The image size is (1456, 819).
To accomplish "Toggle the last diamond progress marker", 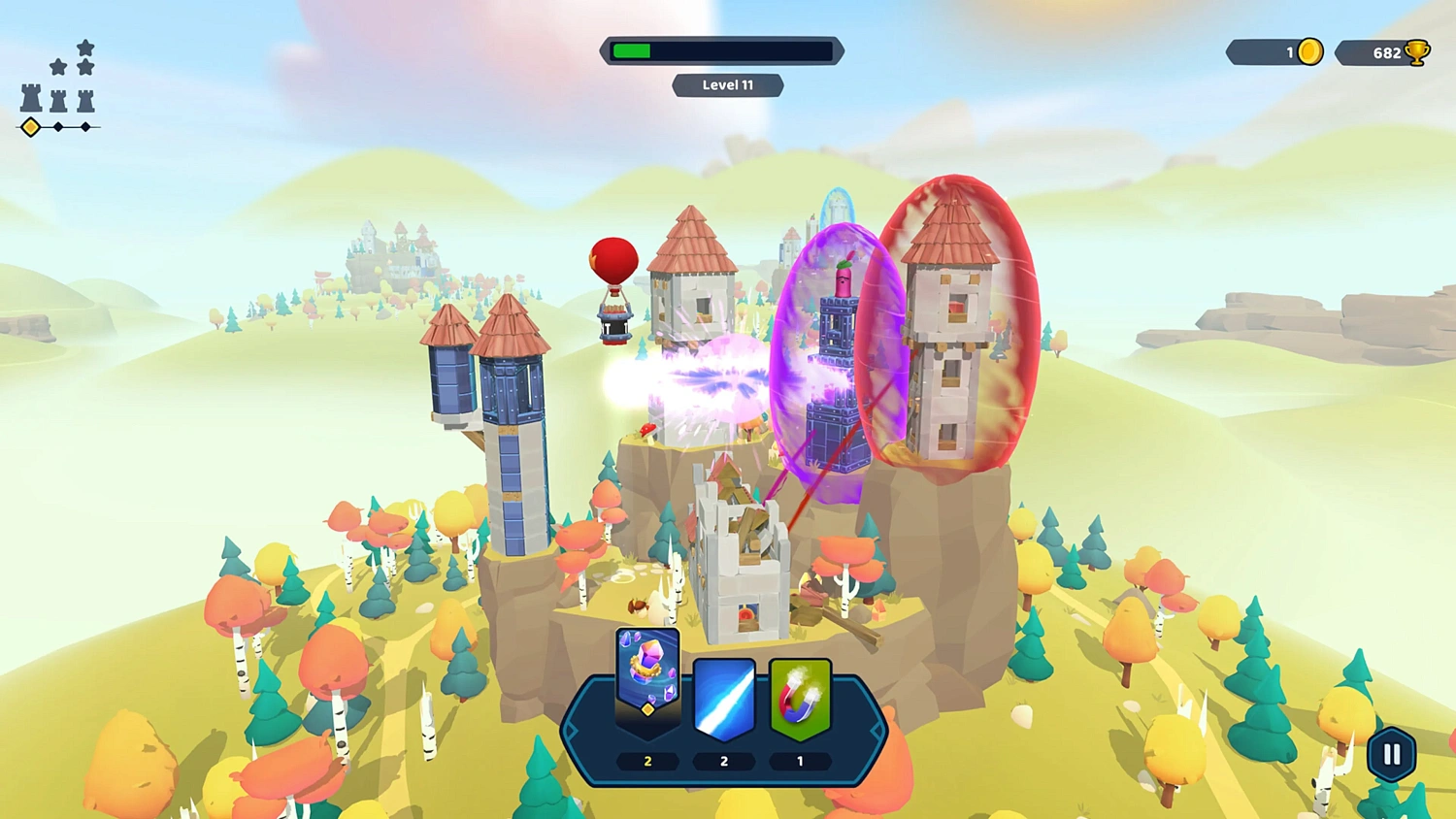I will (84, 126).
